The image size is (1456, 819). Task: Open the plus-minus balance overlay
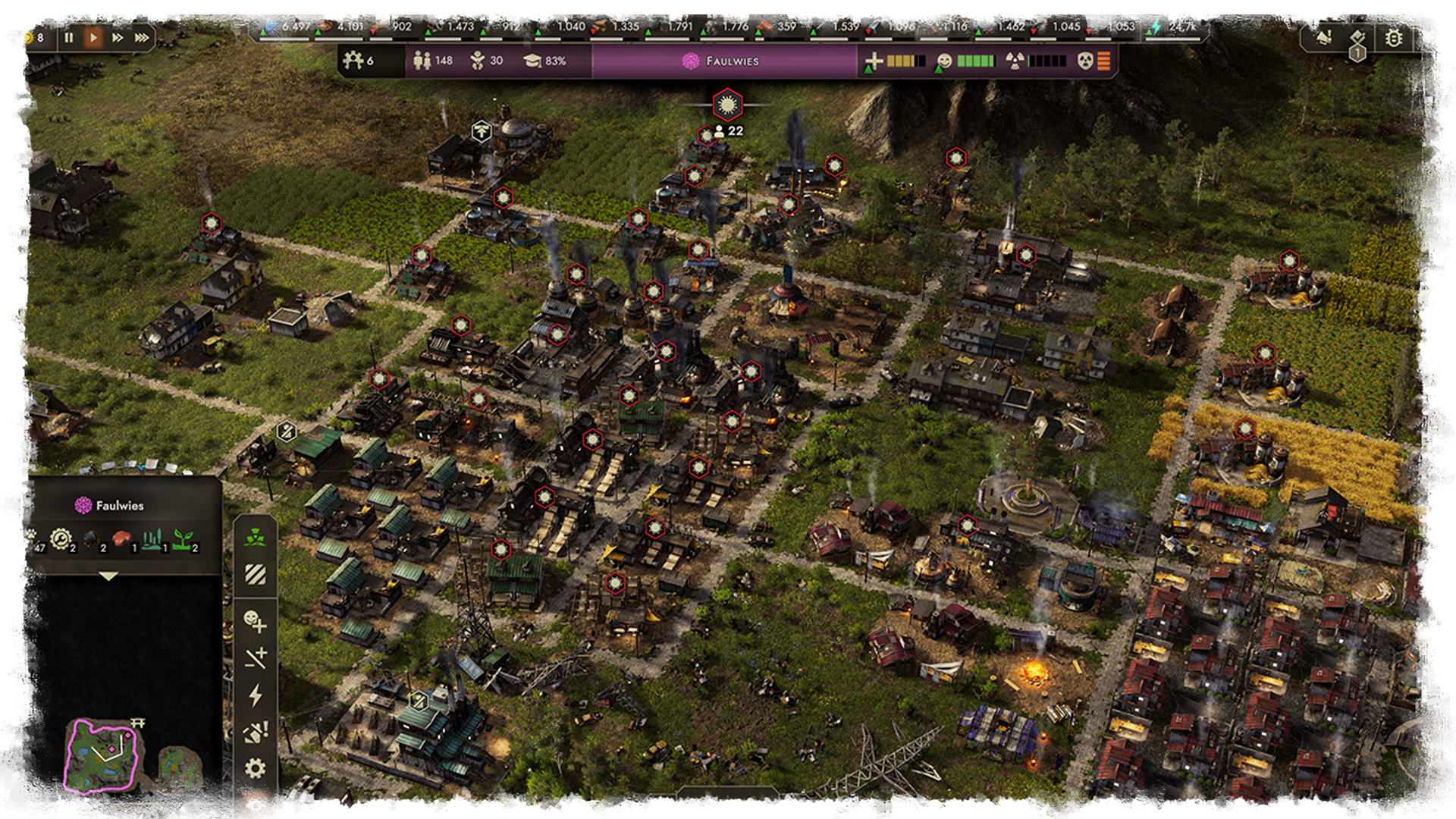pos(255,657)
